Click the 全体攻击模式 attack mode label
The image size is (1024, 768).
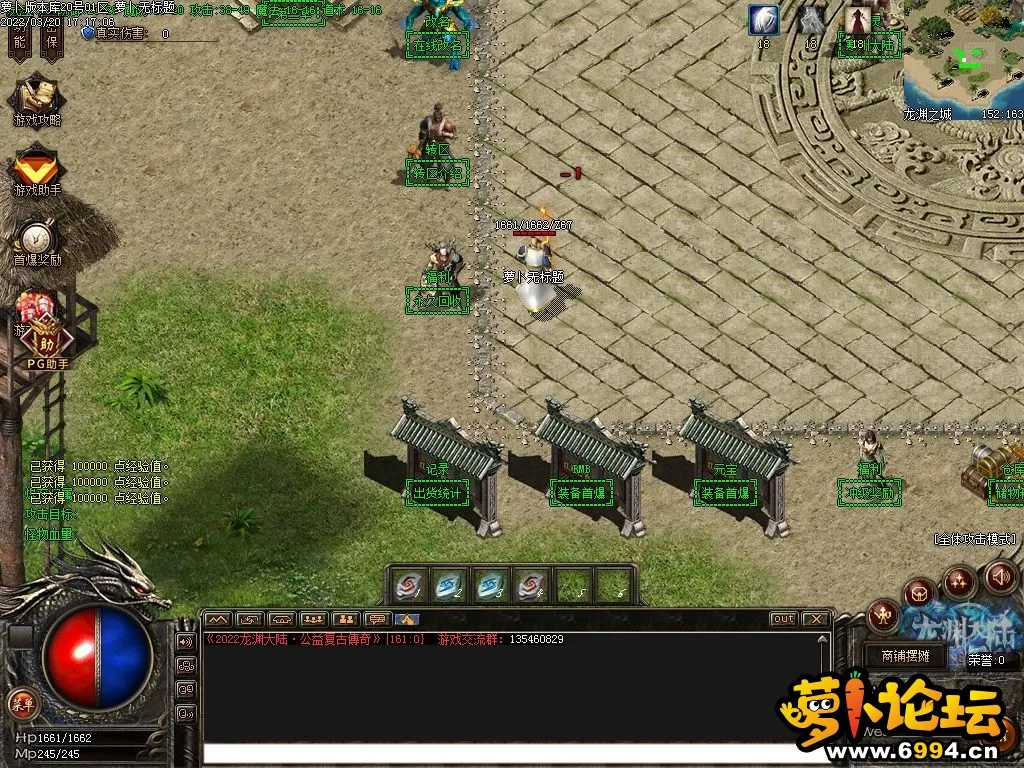[974, 539]
